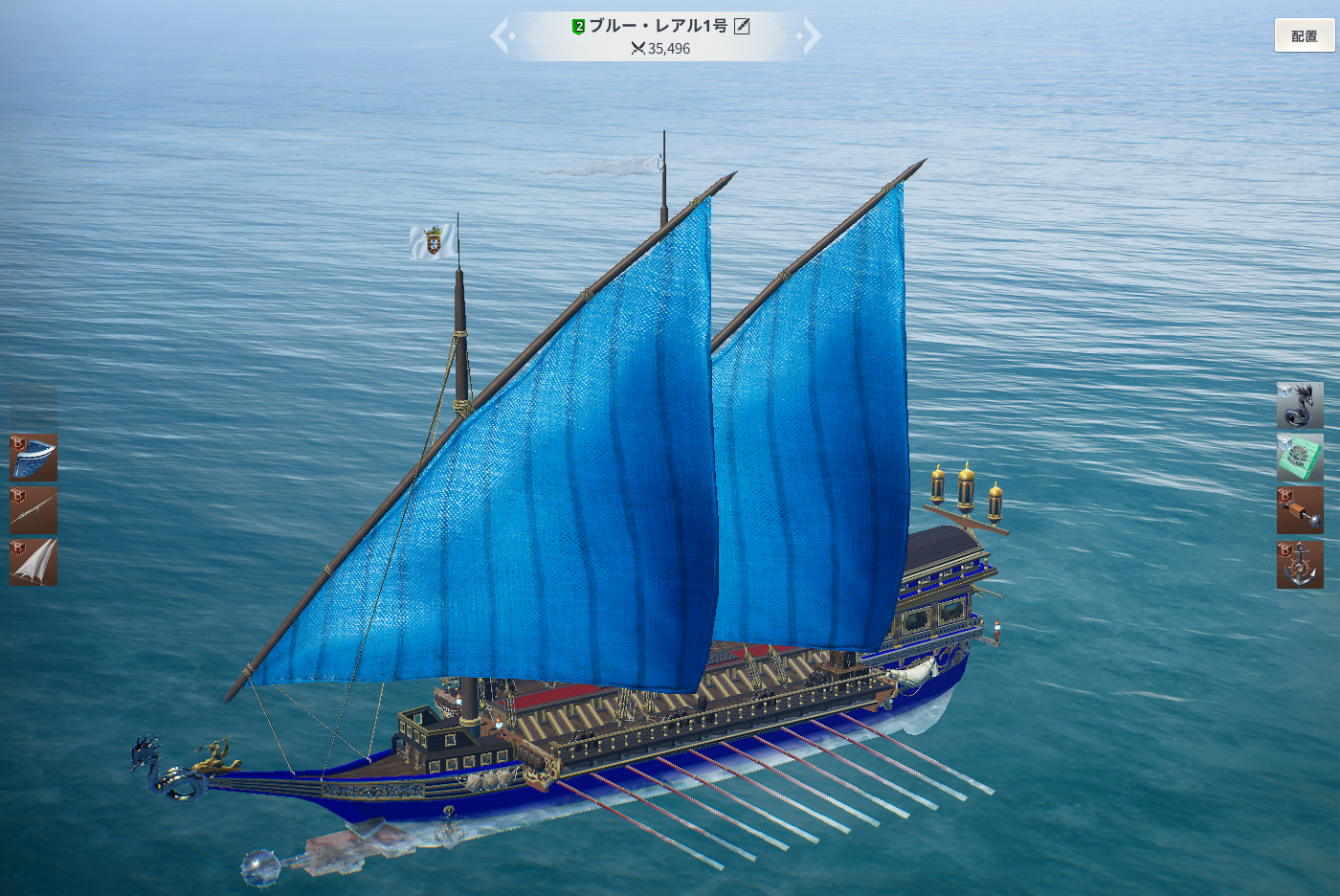1340x896 pixels.
Task: Open the green shell-emblem plate slot
Action: [x=1300, y=458]
